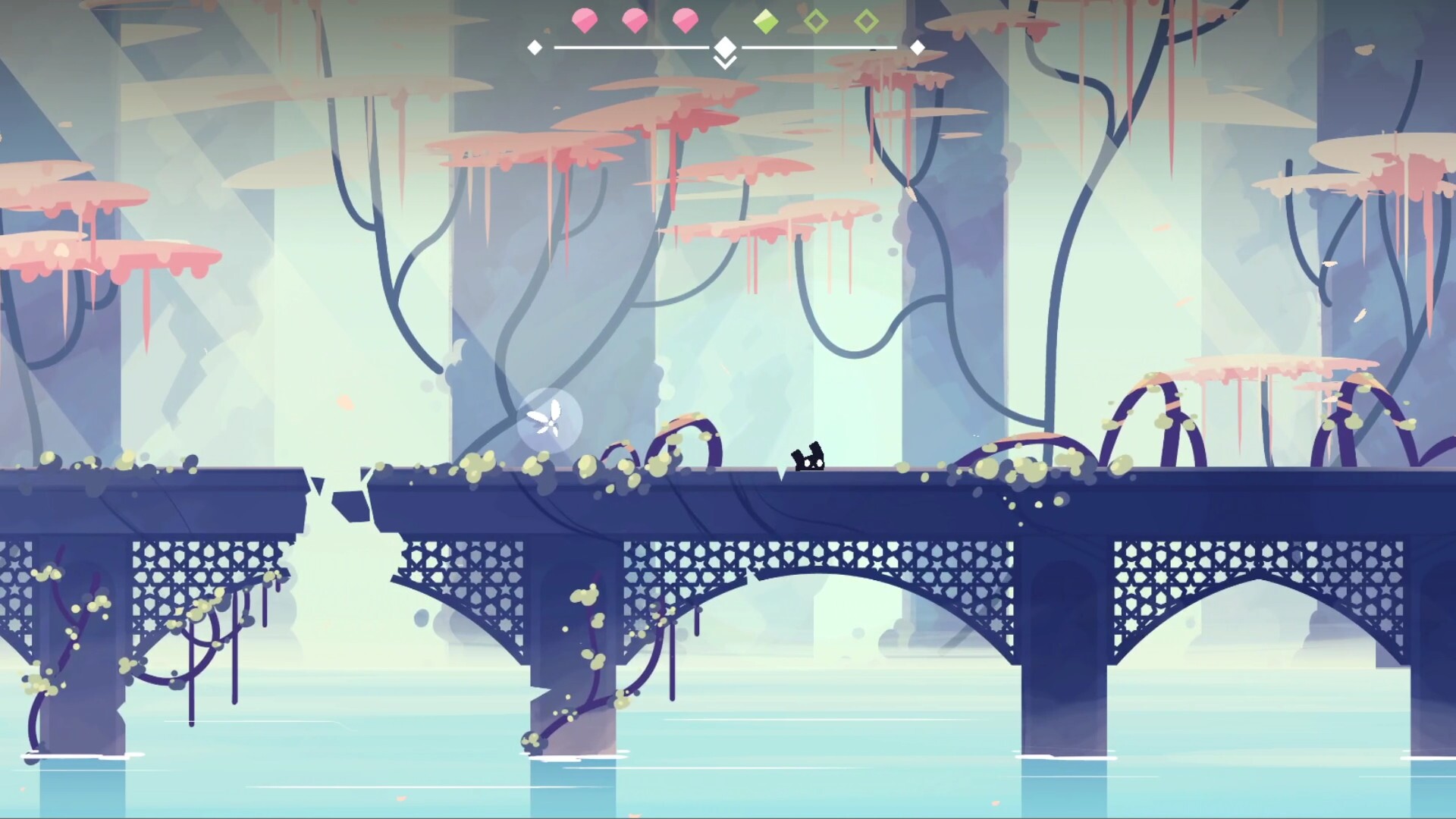Screen dimensions: 1456x819
Task: Toggle the first hollow green diamond indicator
Action: click(817, 21)
